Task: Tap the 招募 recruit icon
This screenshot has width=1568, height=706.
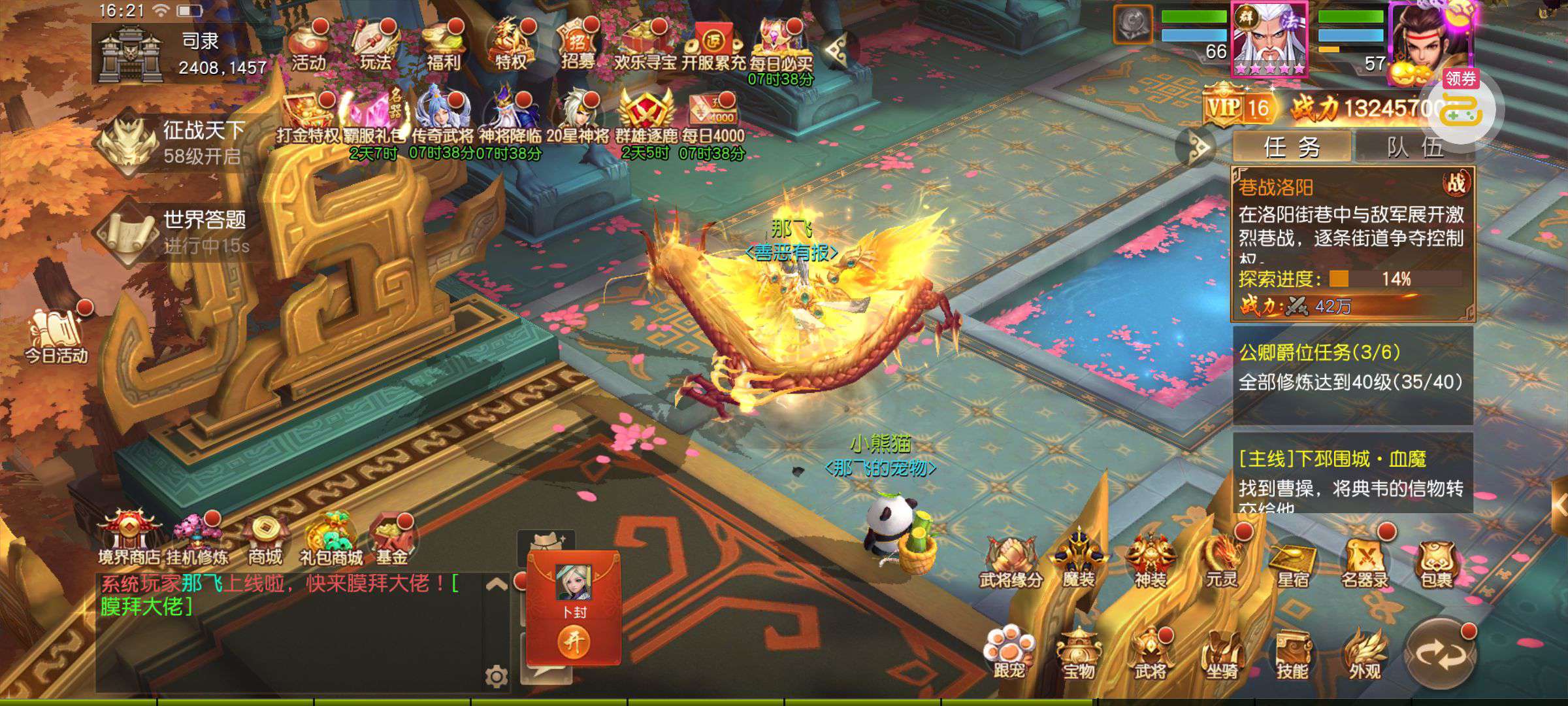Action: (578, 46)
